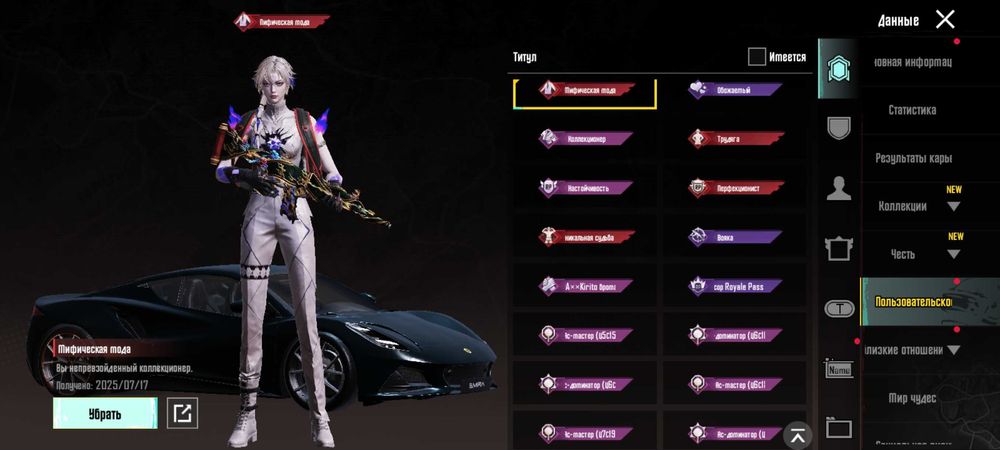The image size is (1000, 450).
Task: Expand the Коллекции dropdown
Action: (x=953, y=206)
